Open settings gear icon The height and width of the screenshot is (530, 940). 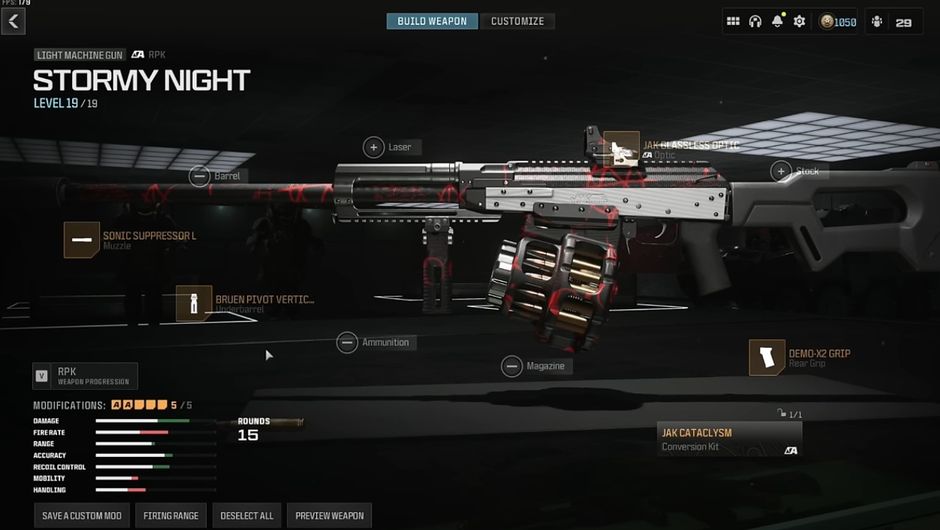click(799, 22)
